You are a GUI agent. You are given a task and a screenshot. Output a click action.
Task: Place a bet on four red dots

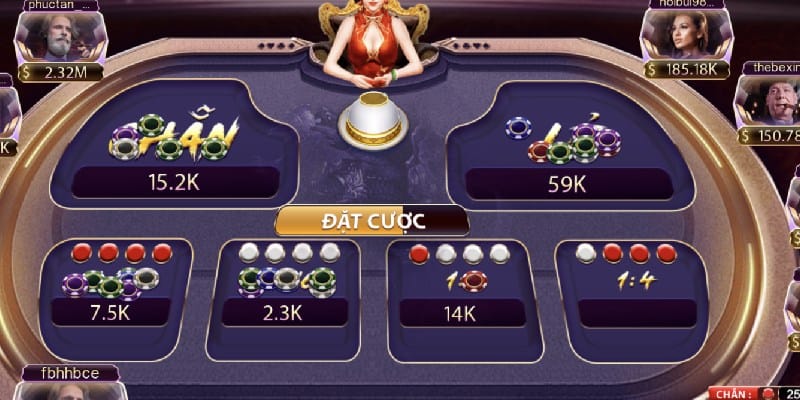pos(118,285)
